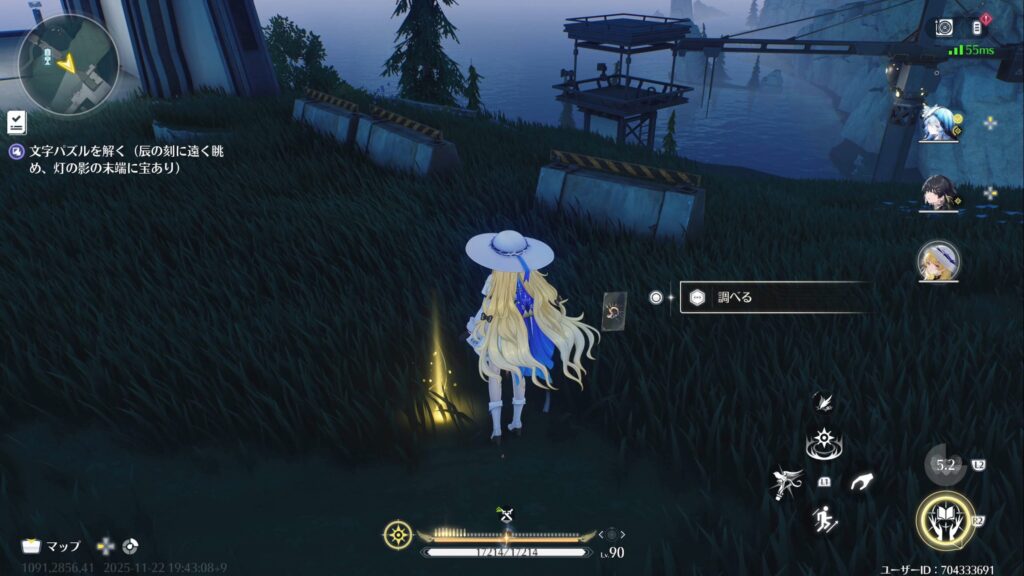Activate the sun-crest resonance skill
This screenshot has height=576, width=1024.
click(x=822, y=442)
